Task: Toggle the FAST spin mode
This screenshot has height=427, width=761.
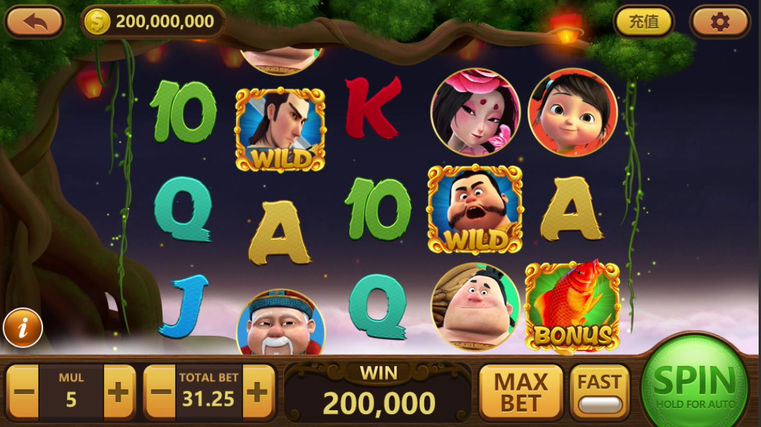Action: point(599,392)
